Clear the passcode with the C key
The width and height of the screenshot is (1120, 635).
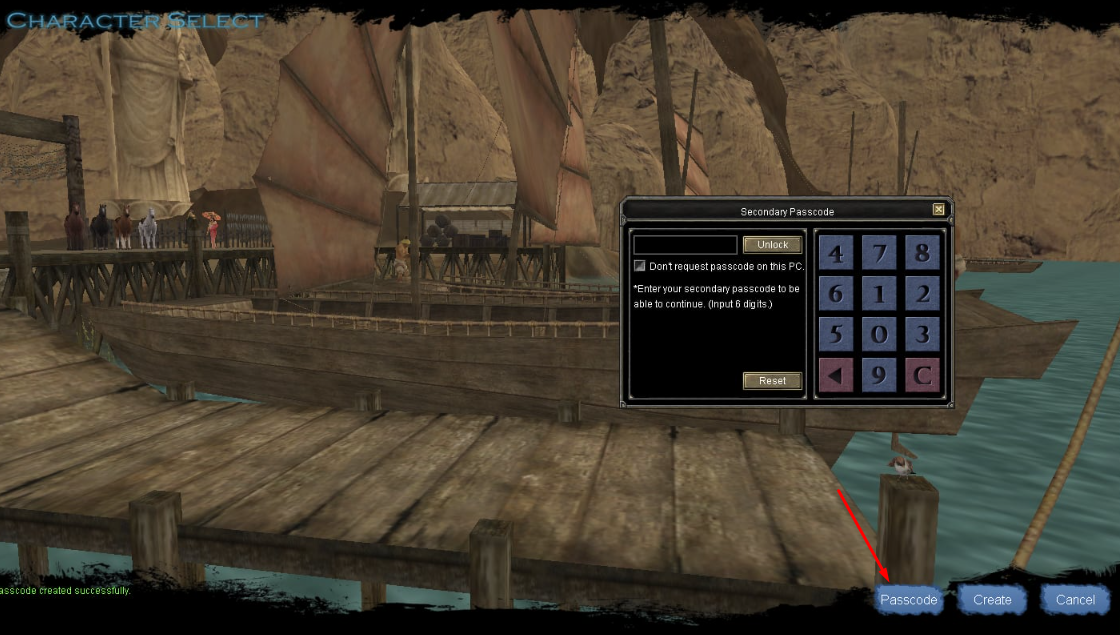coord(922,376)
